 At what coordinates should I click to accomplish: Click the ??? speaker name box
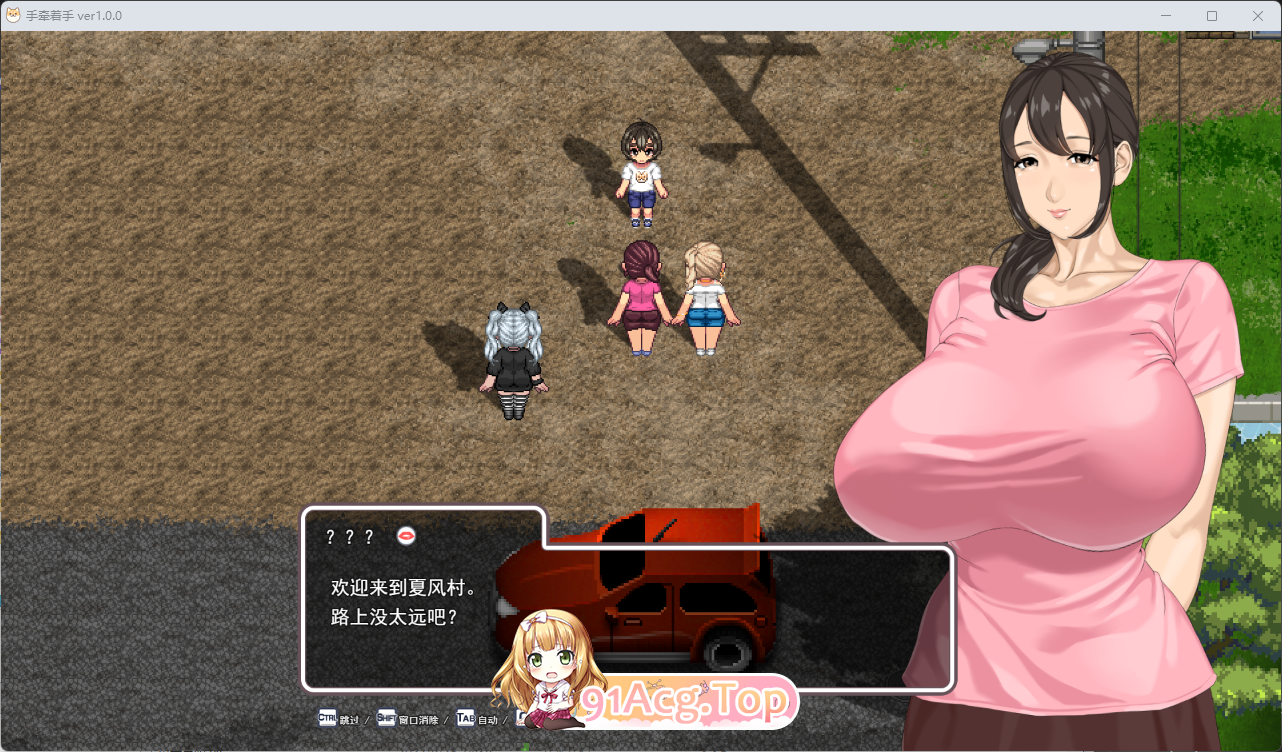348,535
